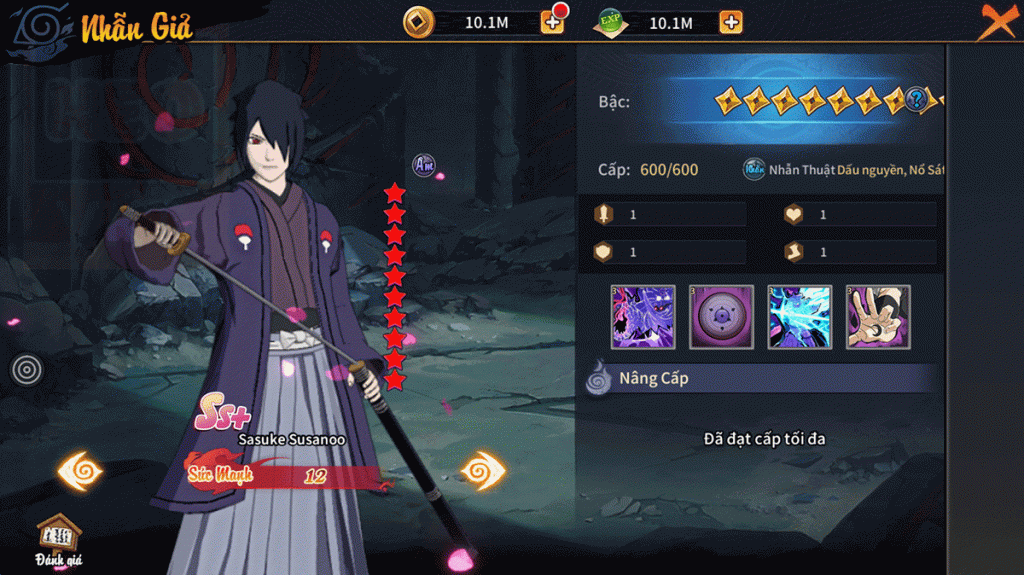
Task: Tap the ninjutsu type icon beside Nhẫn Thuật
Action: (754, 169)
